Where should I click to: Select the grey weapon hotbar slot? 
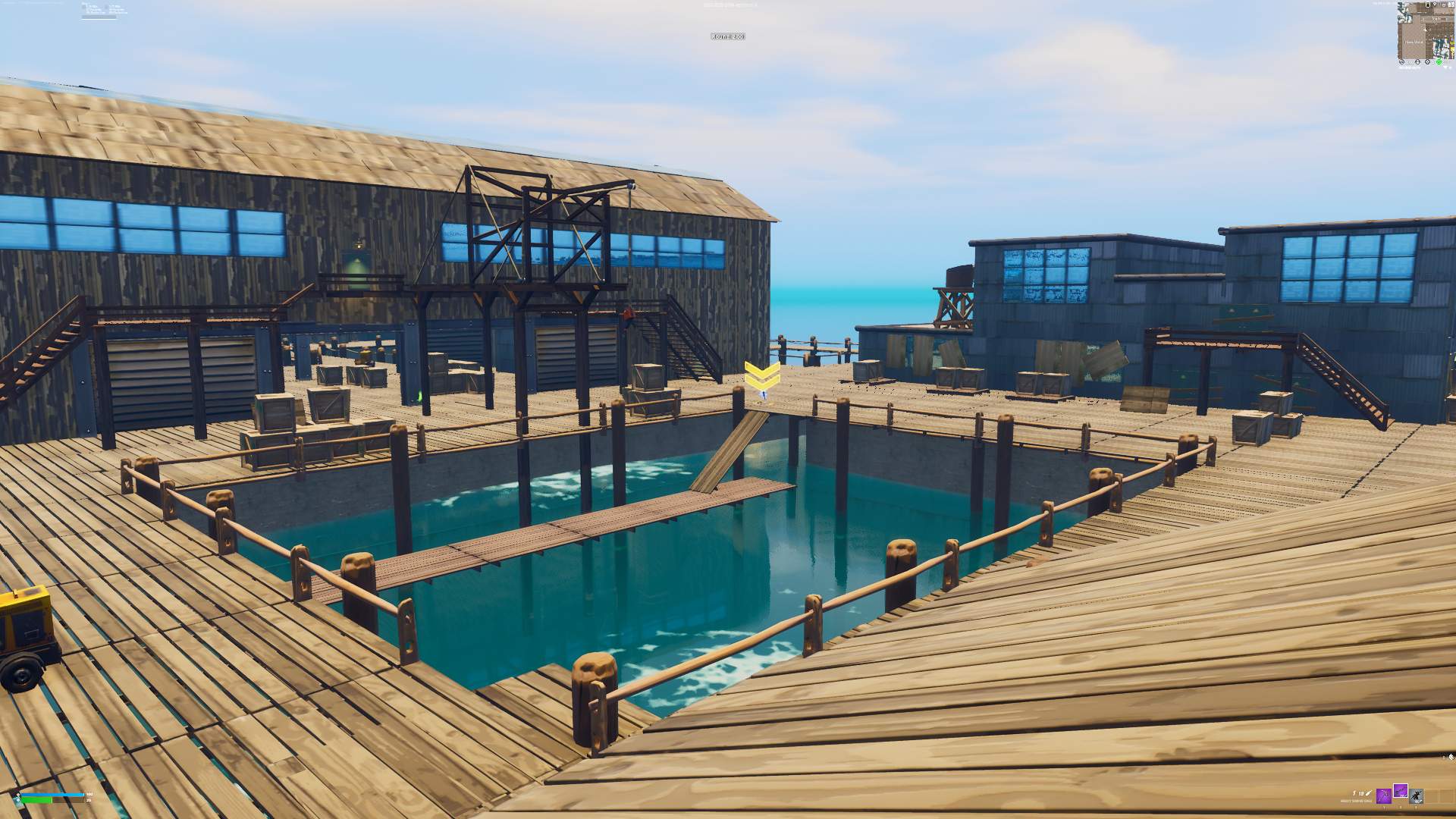pos(1416,795)
